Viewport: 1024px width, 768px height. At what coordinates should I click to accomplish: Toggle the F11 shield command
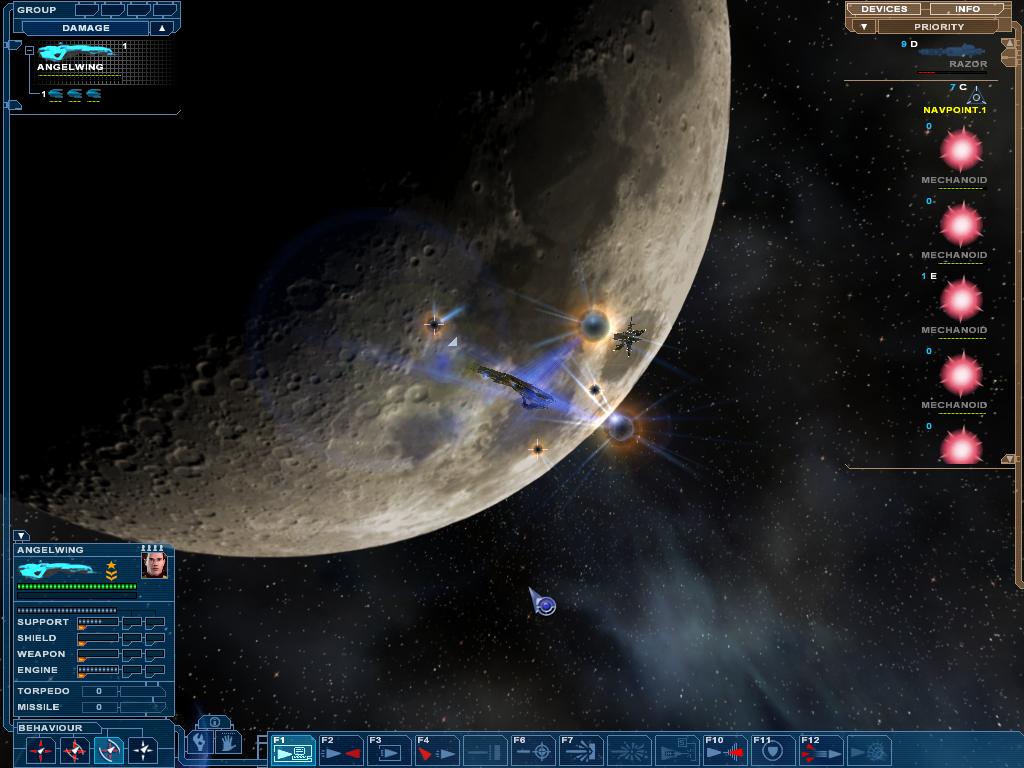click(773, 750)
